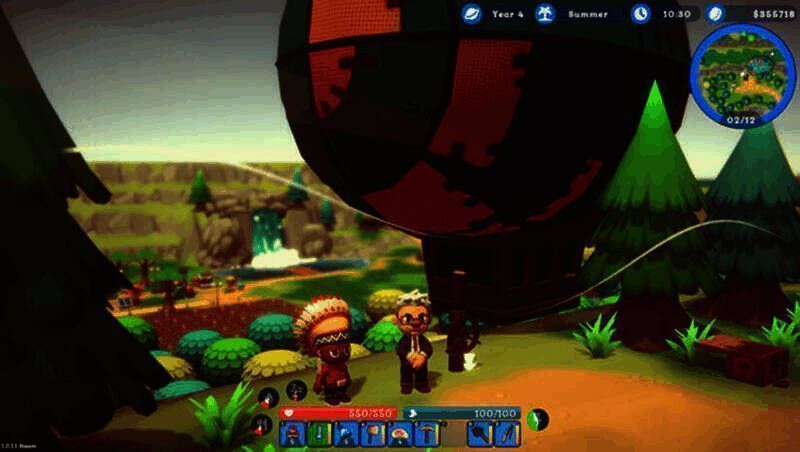
Task: Choose the red-capped mushroom hotbar slot
Action: point(398,434)
